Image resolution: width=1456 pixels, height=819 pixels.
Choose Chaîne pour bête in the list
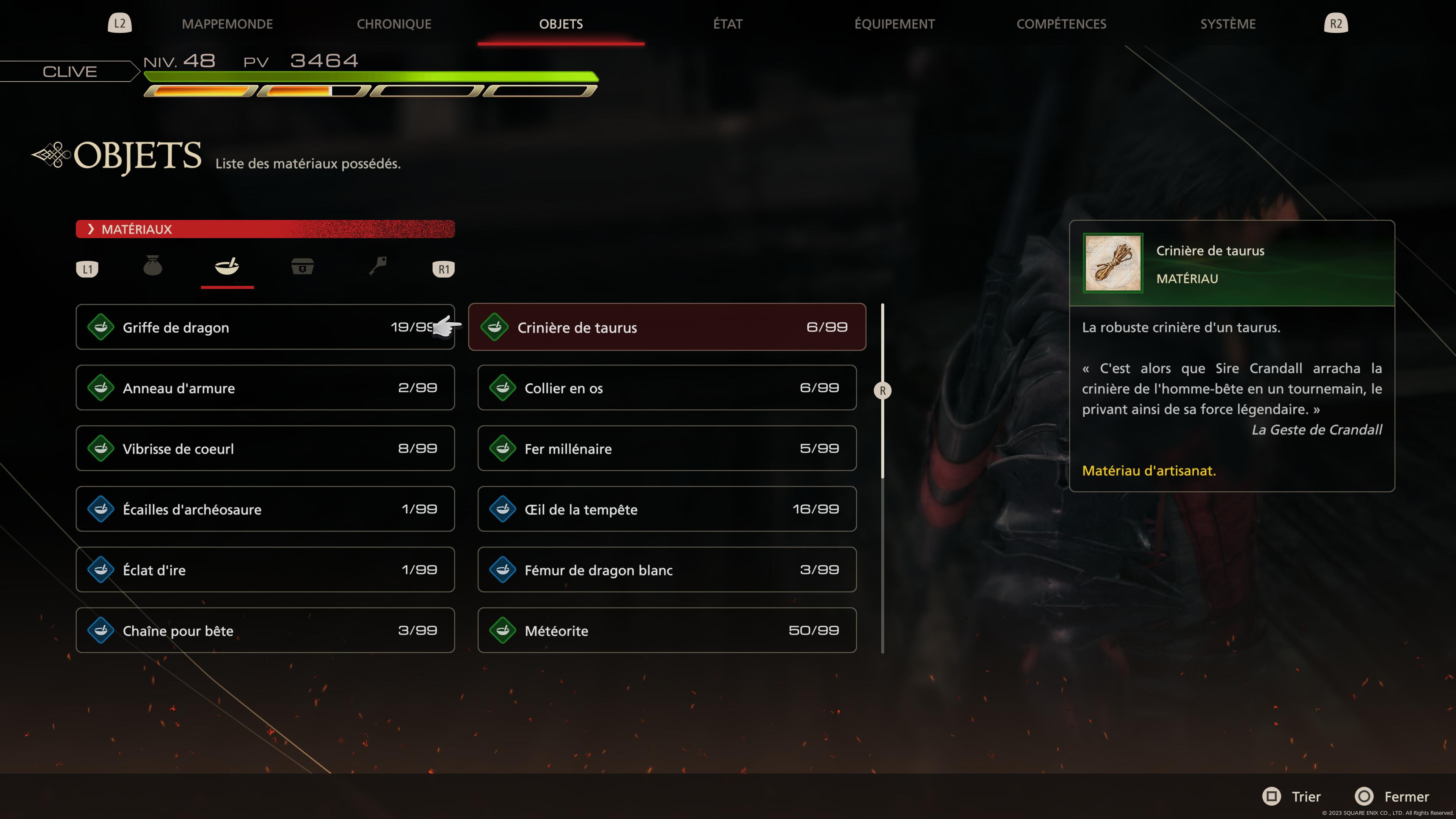[265, 630]
